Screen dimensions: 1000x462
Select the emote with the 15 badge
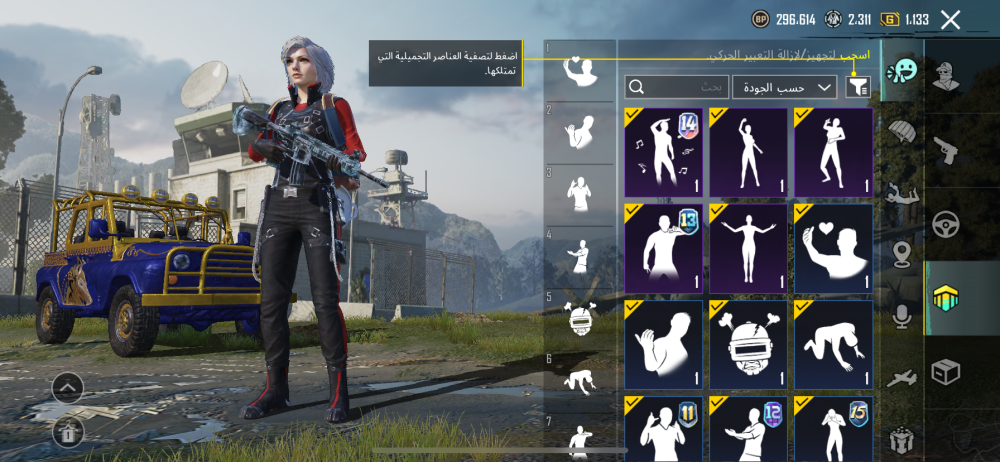tap(834, 428)
